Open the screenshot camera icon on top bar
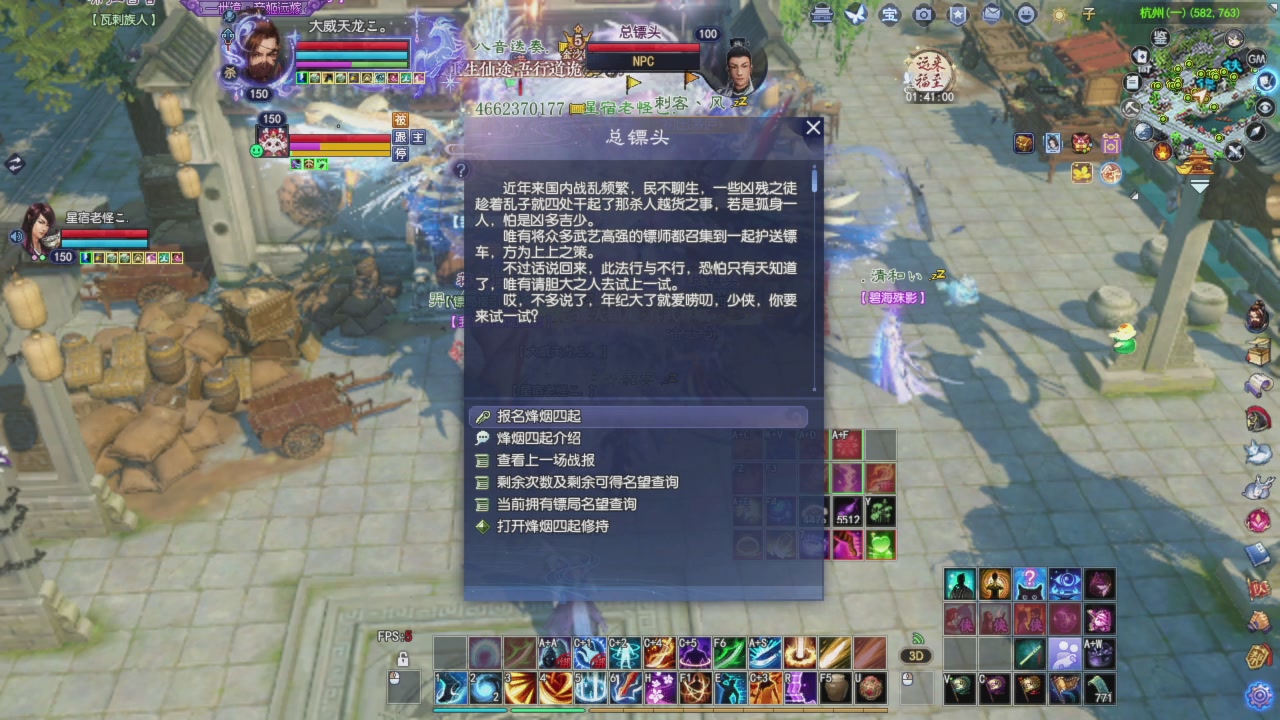The height and width of the screenshot is (720, 1280). click(x=923, y=14)
